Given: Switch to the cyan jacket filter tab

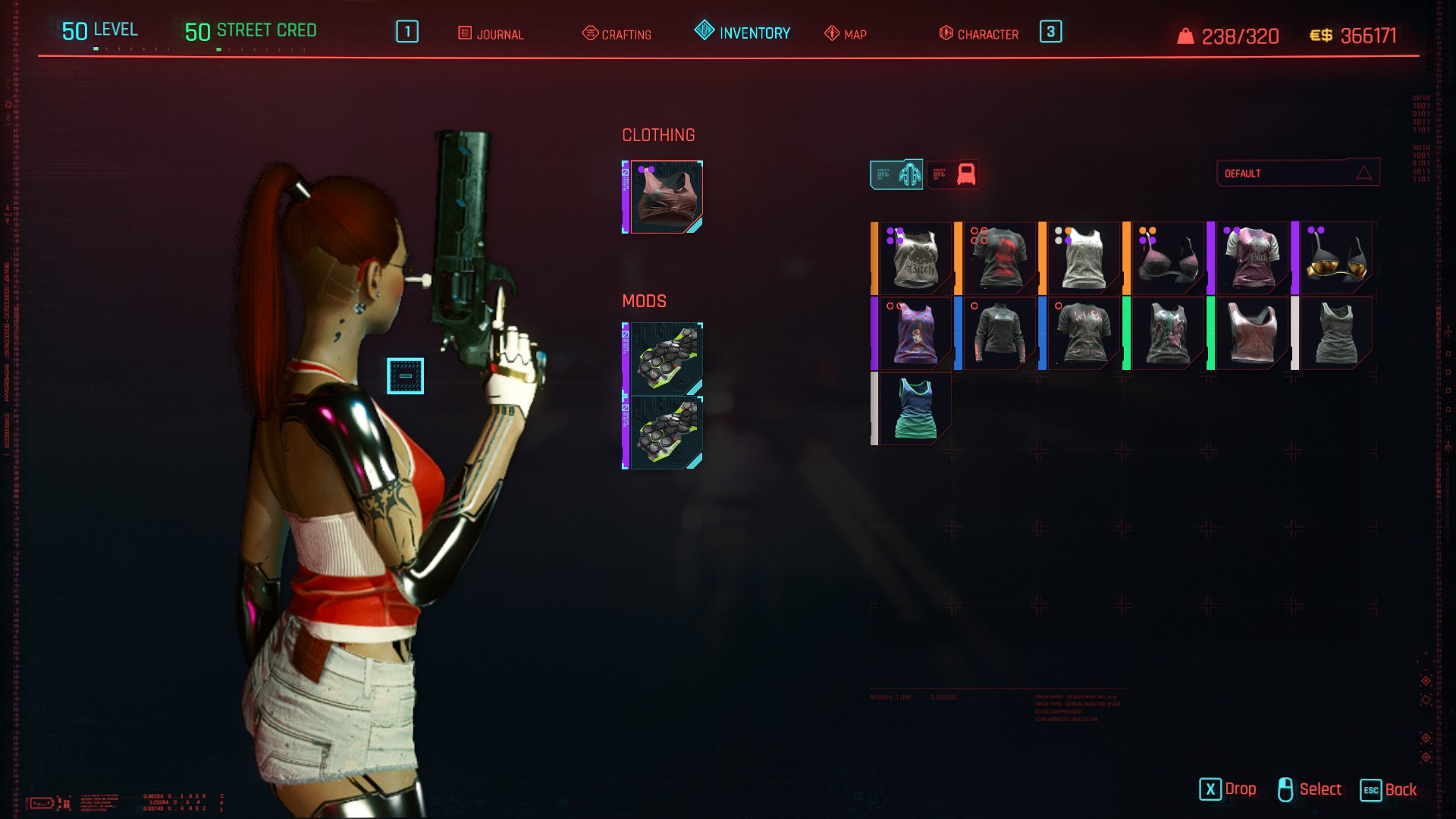Looking at the screenshot, I should click(x=896, y=174).
